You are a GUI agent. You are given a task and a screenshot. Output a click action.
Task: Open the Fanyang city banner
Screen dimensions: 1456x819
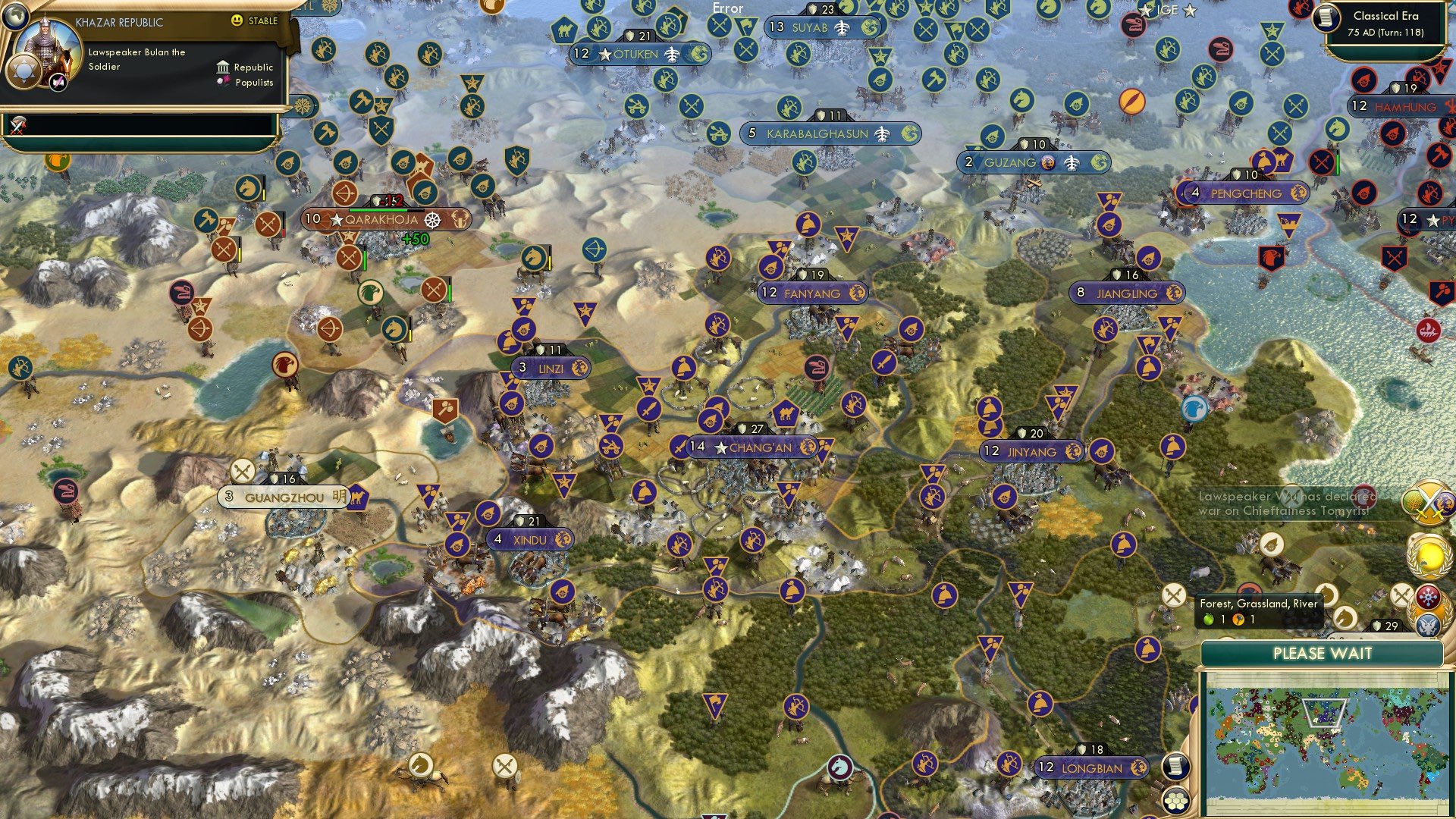(x=812, y=293)
